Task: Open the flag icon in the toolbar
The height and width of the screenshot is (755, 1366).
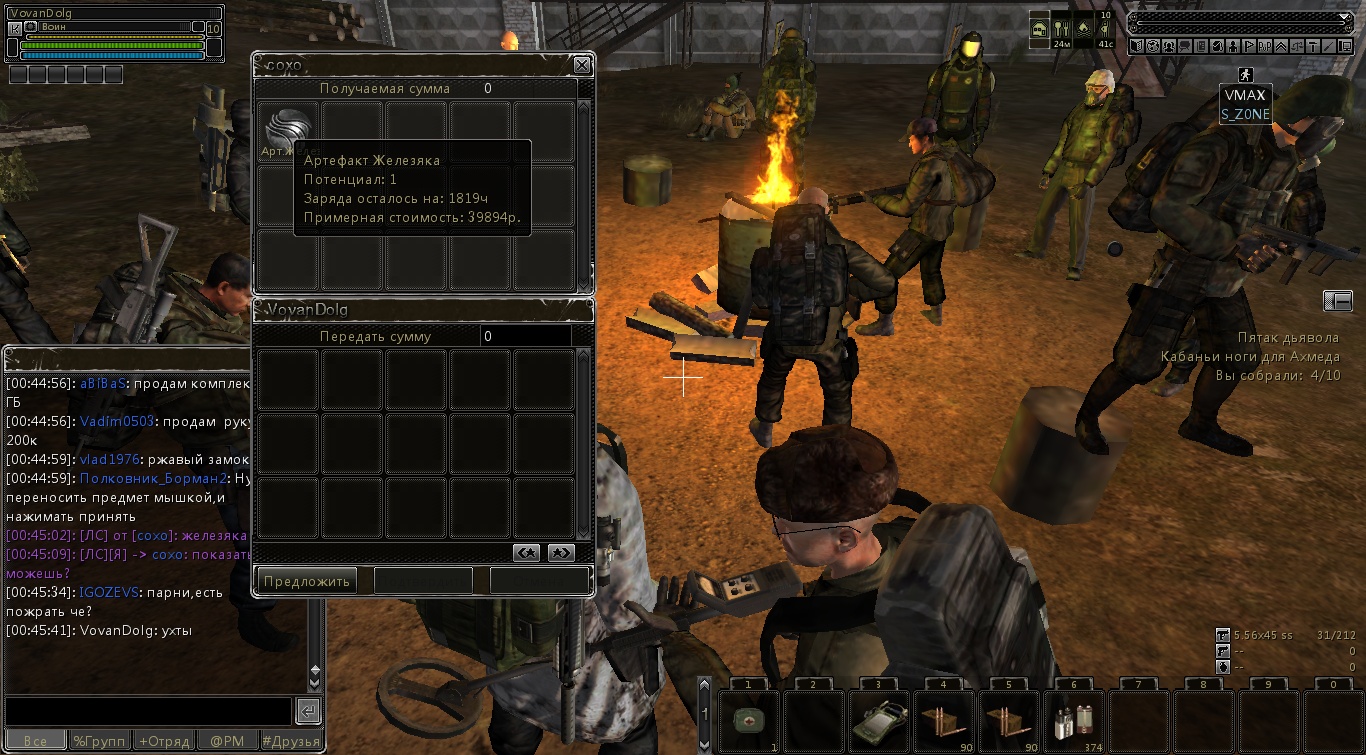Action: [x=1249, y=46]
